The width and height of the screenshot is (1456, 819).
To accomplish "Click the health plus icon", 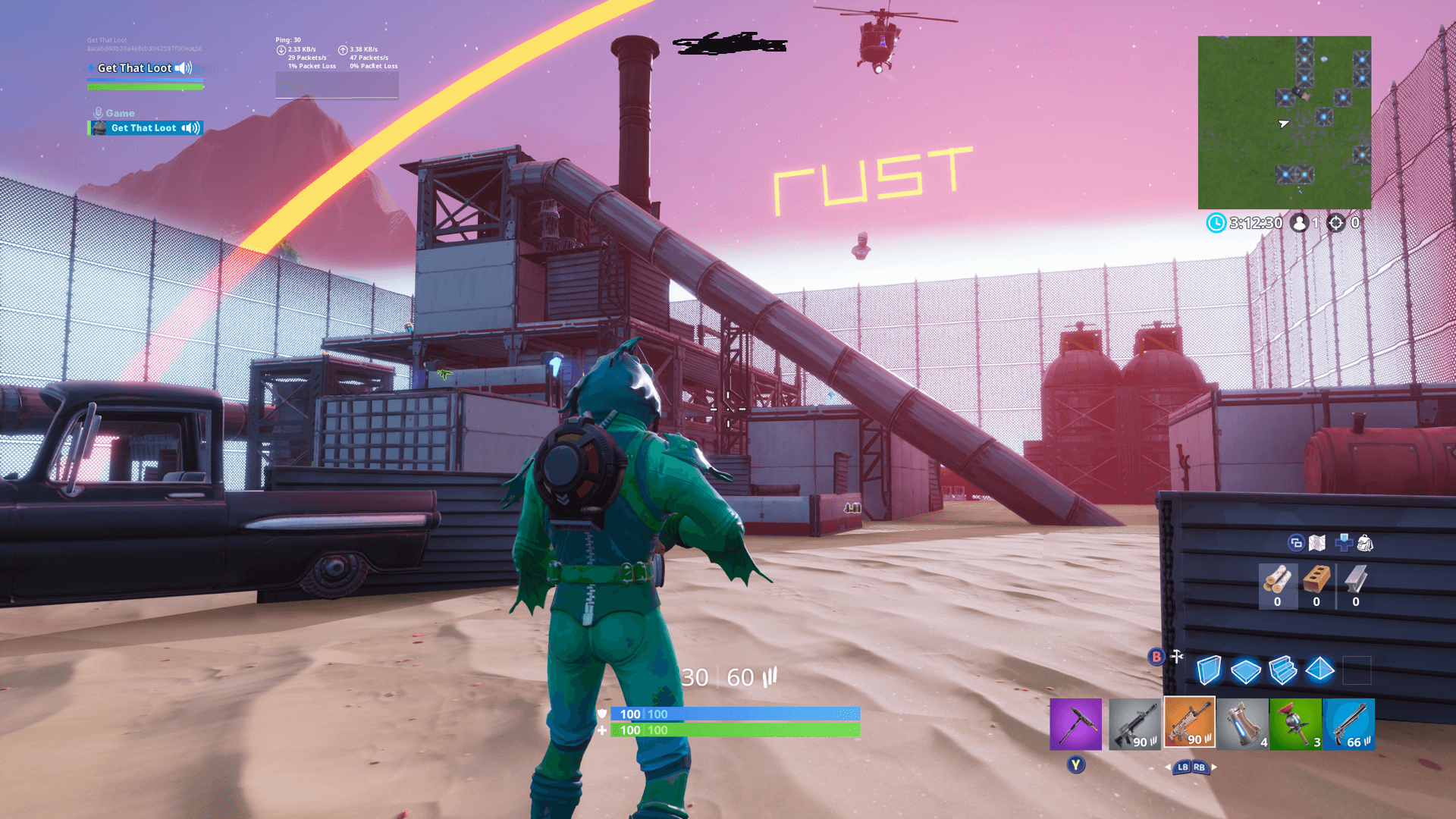I will pyautogui.click(x=1343, y=543).
